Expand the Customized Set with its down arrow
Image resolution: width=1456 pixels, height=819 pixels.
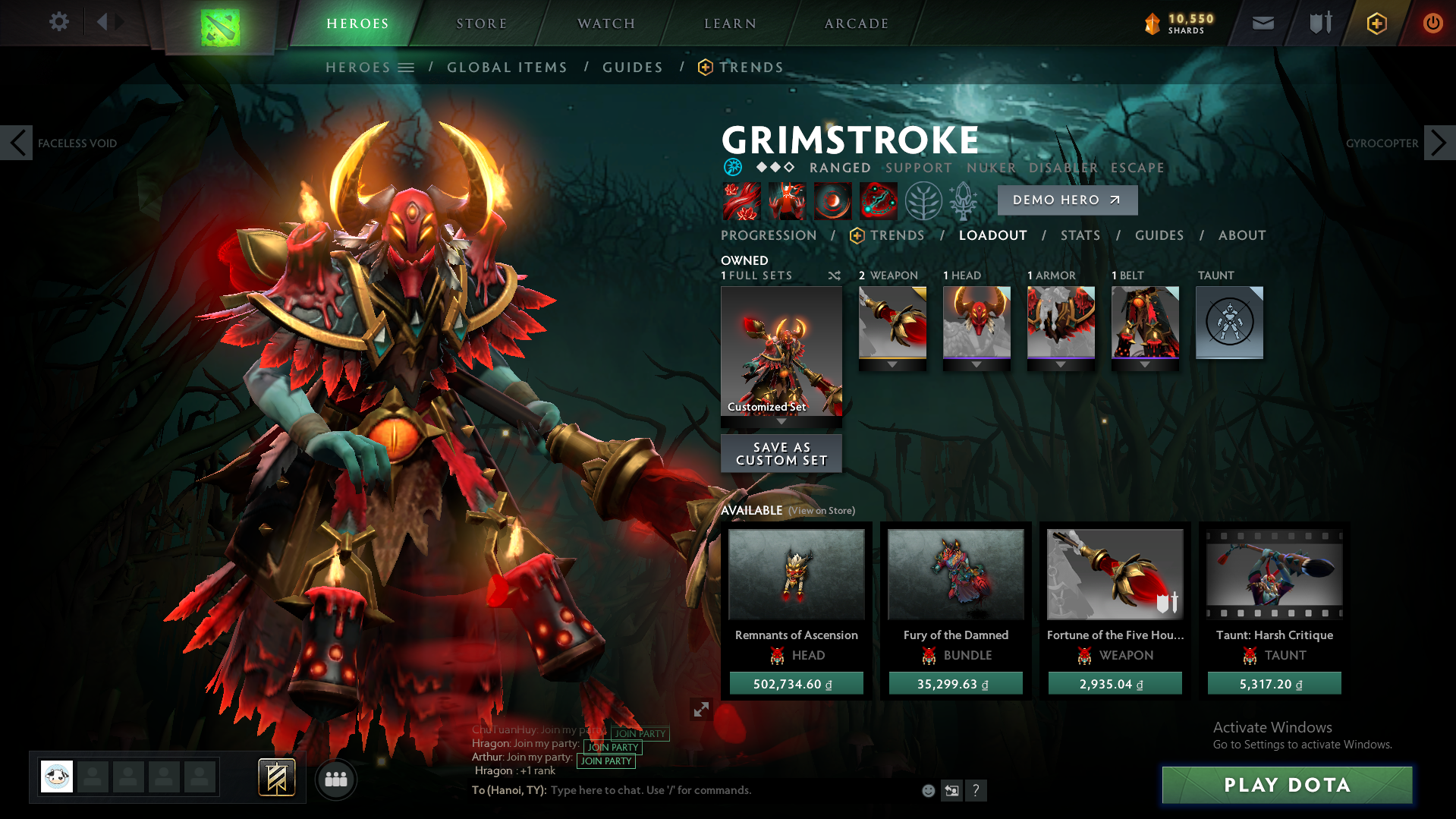click(781, 422)
